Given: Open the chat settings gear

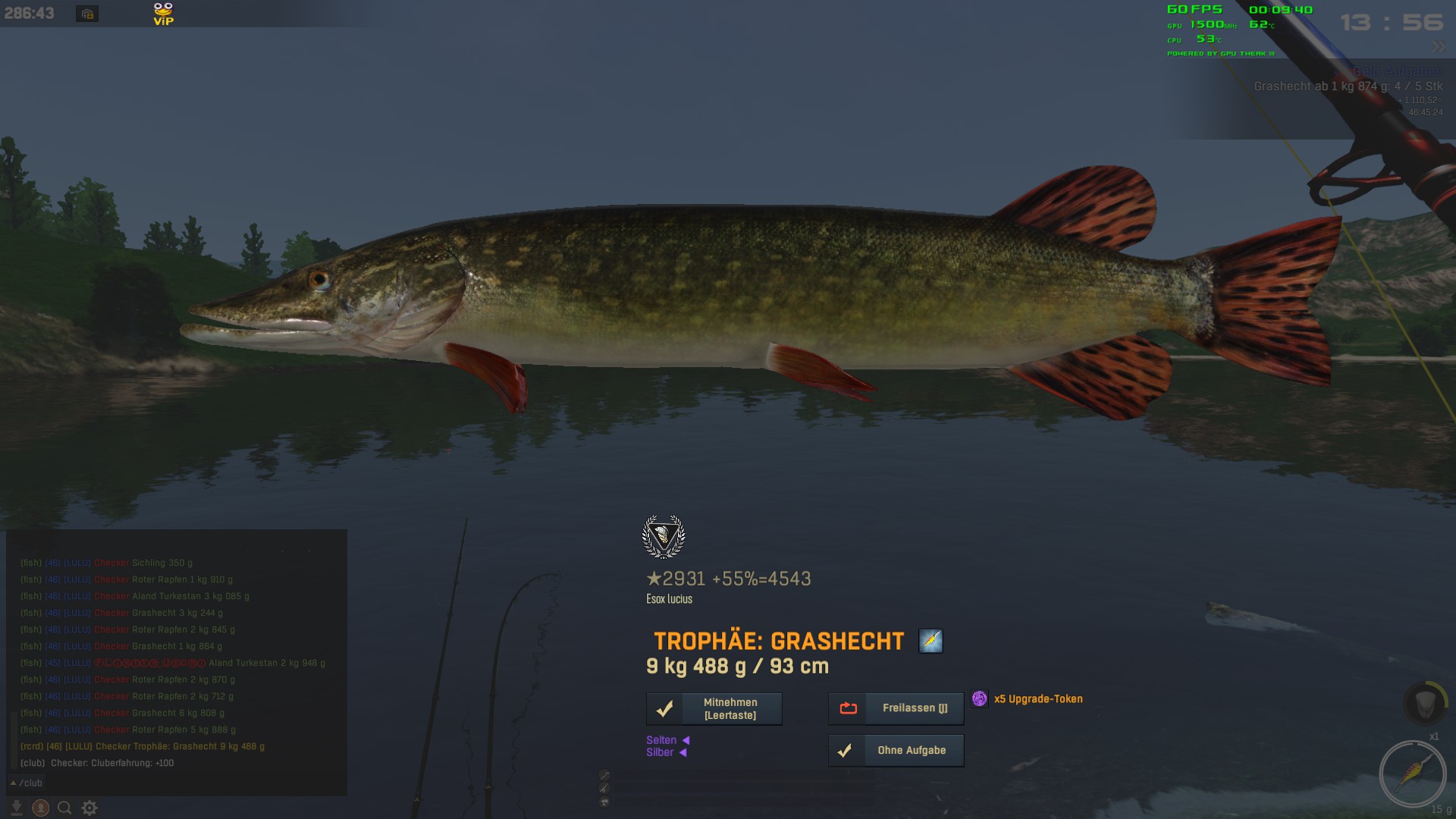Looking at the screenshot, I should 89,808.
